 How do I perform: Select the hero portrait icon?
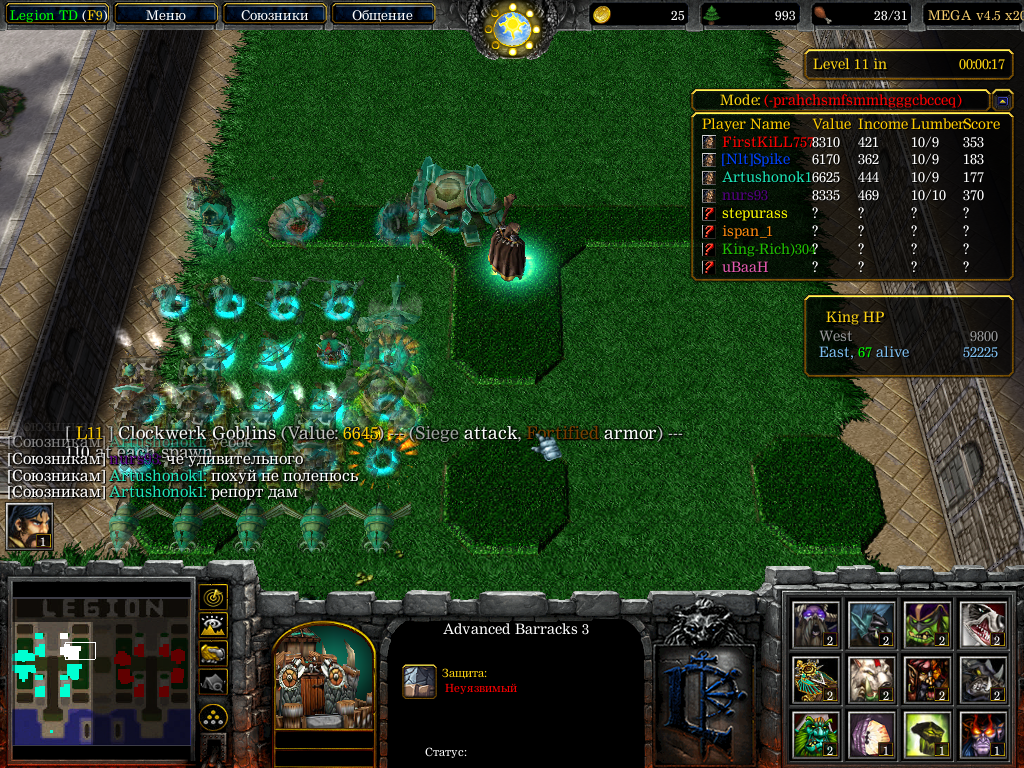tap(29, 526)
